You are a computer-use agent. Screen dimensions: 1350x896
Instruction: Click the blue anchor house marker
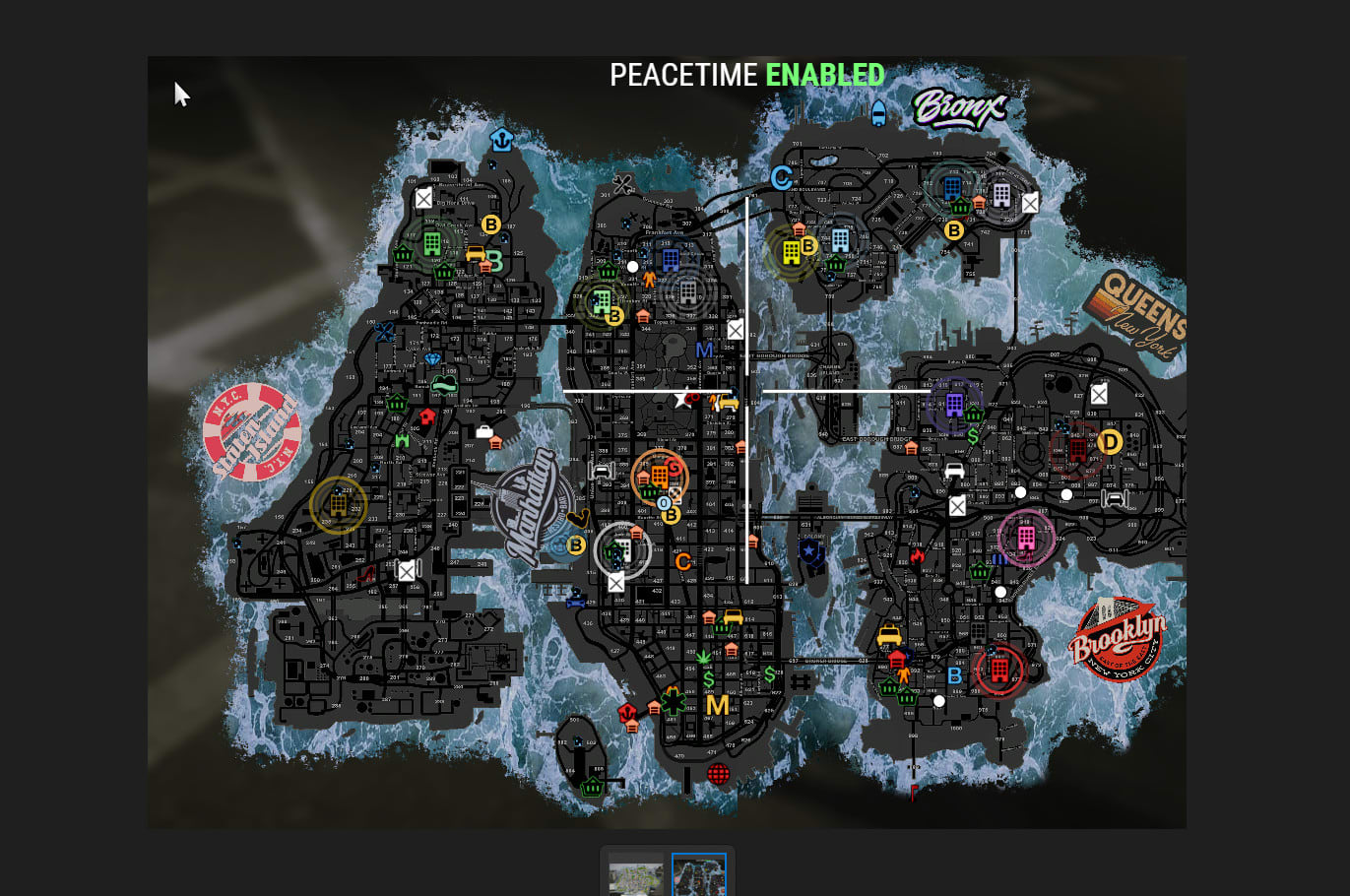[x=502, y=139]
